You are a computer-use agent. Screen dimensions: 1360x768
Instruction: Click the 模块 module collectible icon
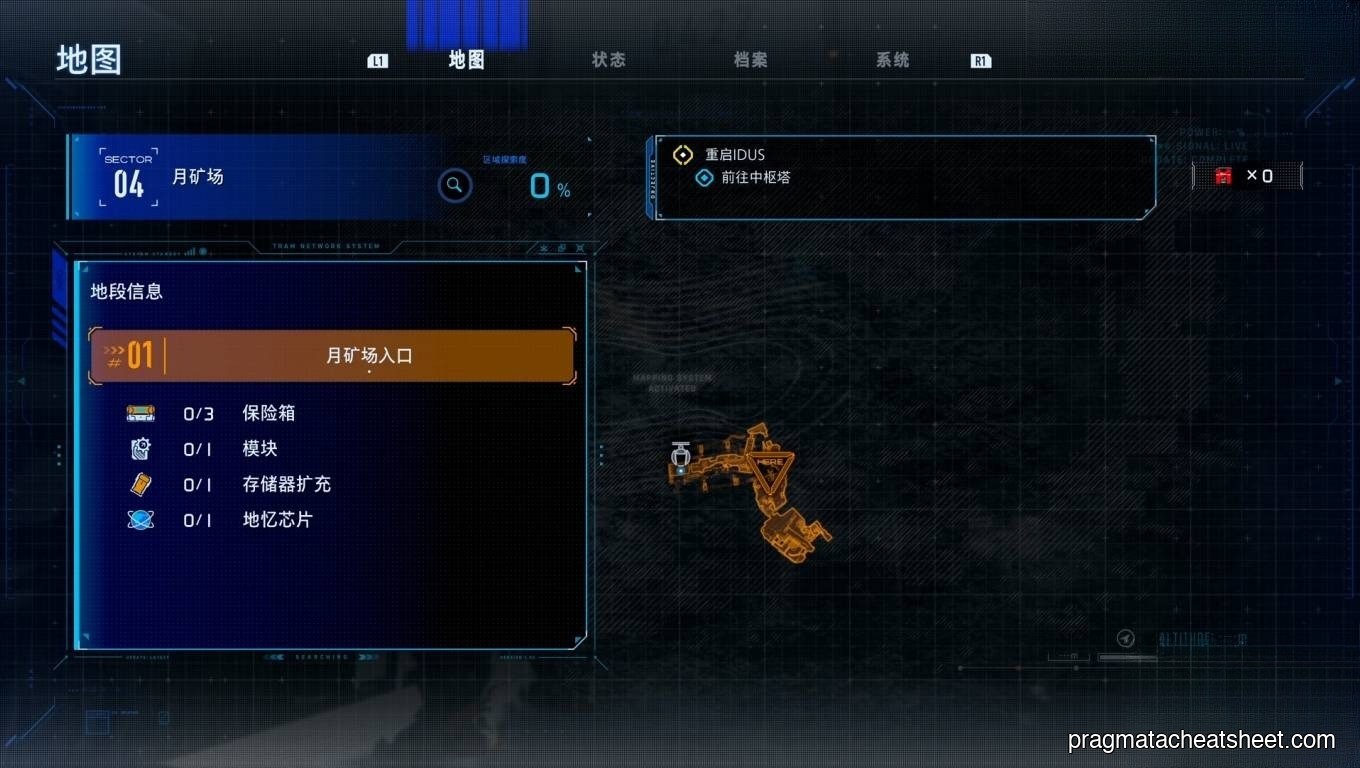pyautogui.click(x=140, y=449)
